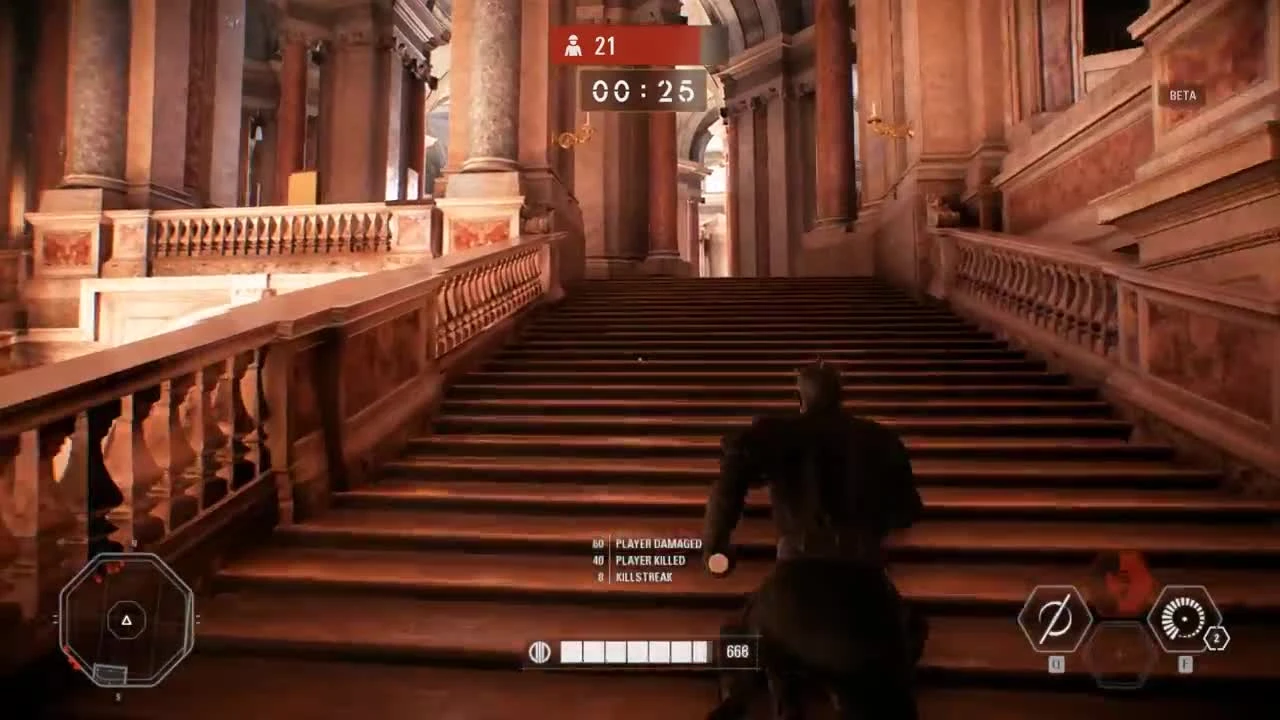Open the BETA label tab
The height and width of the screenshot is (720, 1280).
click(x=1182, y=96)
